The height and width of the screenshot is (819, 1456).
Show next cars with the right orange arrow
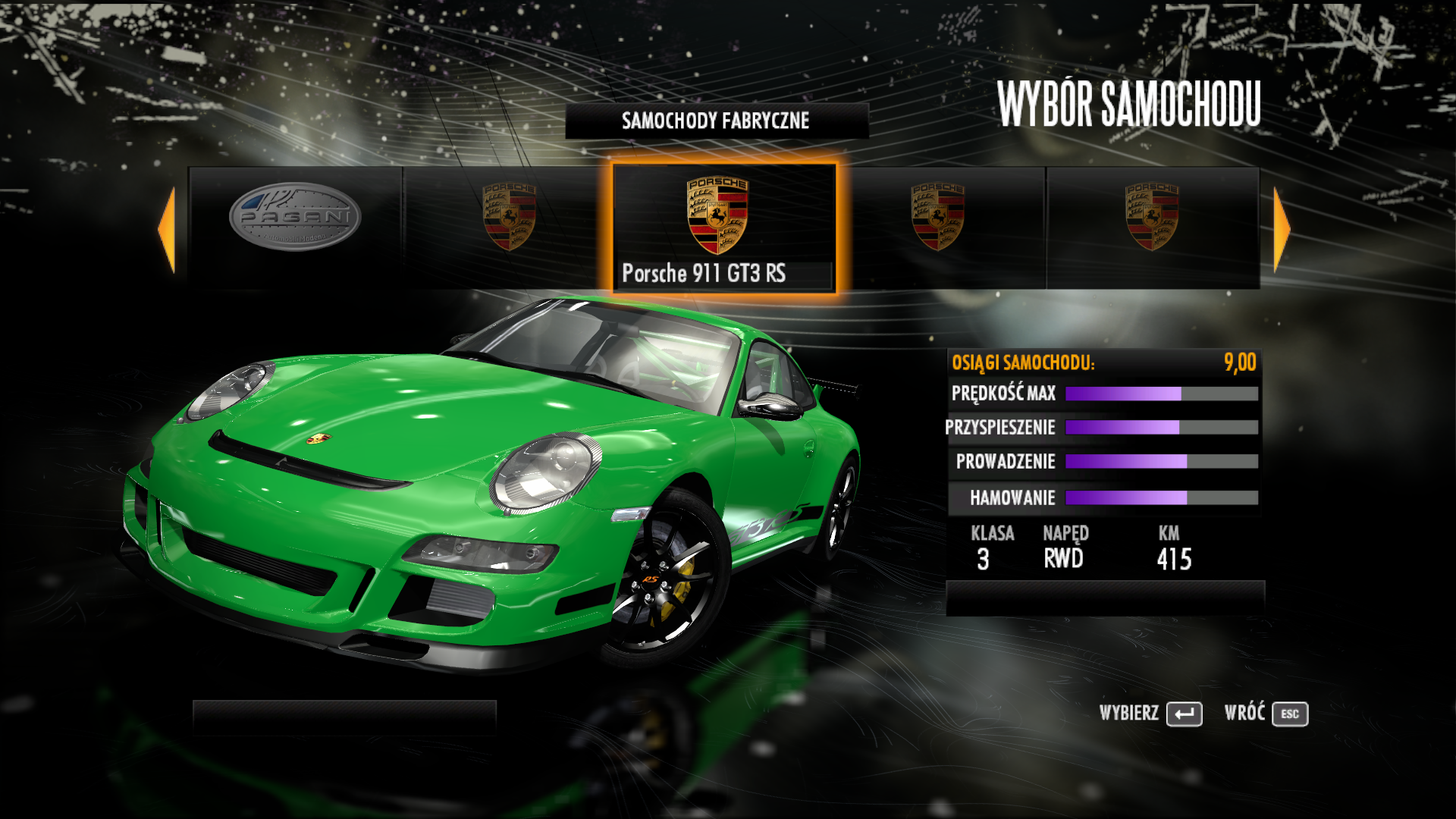[x=1281, y=230]
